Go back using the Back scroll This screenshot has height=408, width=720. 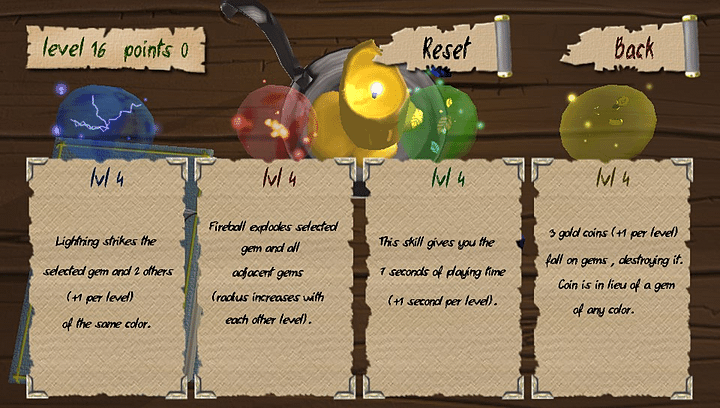click(x=634, y=46)
